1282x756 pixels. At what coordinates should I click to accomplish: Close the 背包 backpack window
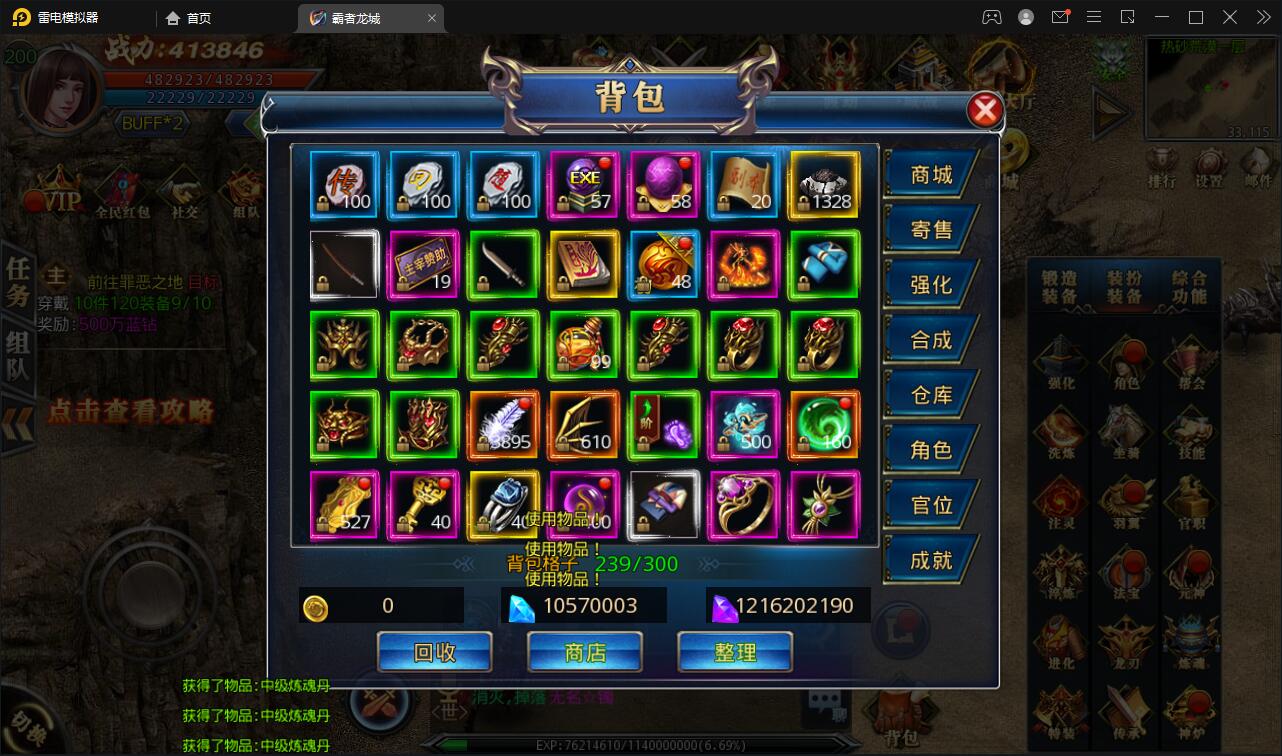coord(985,110)
